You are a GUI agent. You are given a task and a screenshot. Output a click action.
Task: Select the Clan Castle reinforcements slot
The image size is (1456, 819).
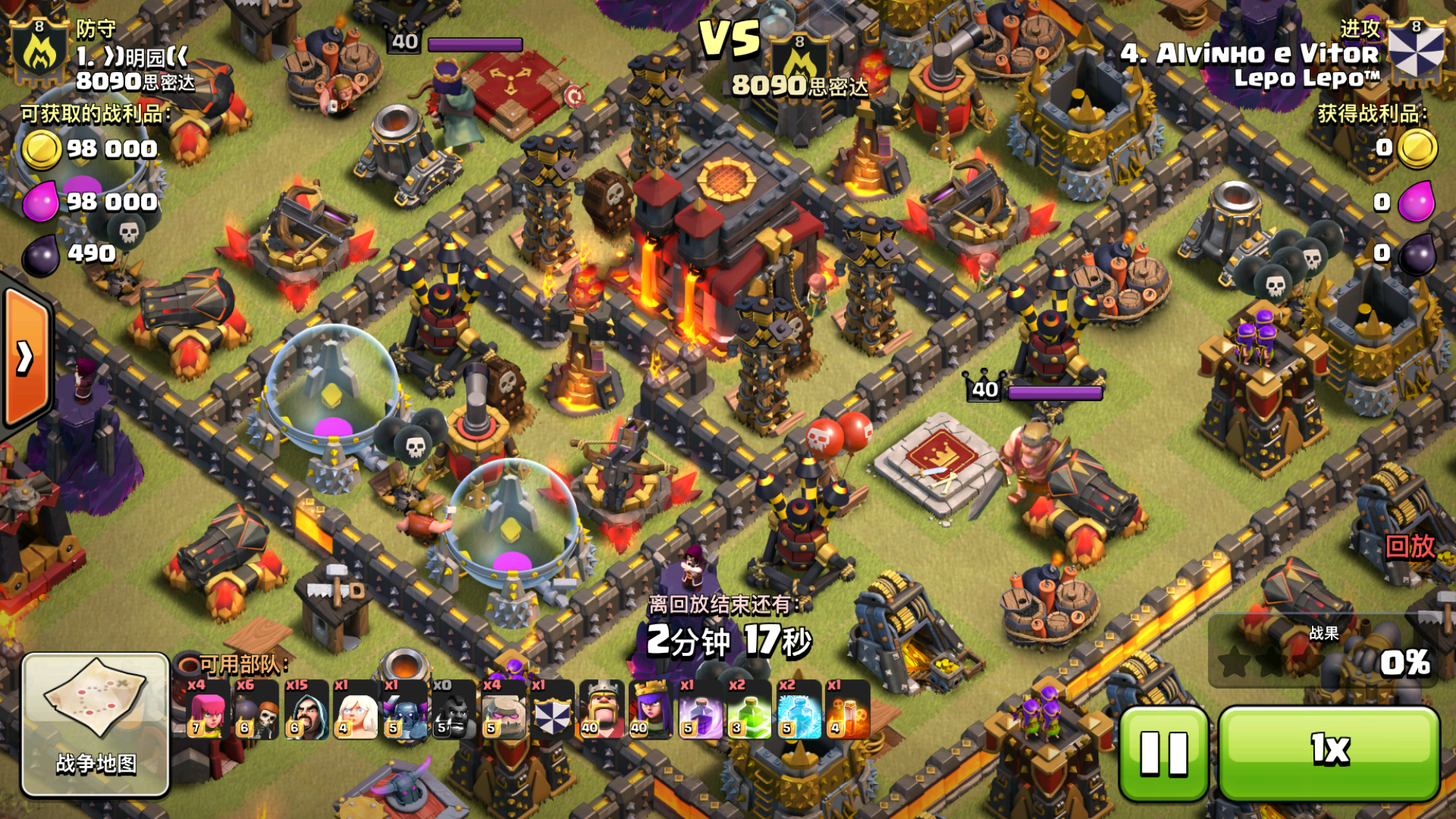pyautogui.click(x=552, y=710)
